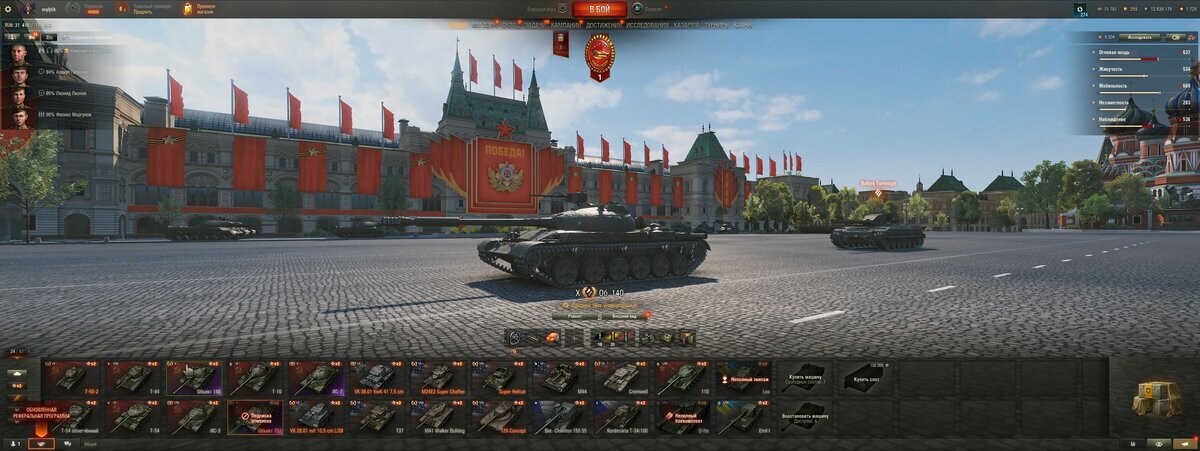This screenshot has width=1200, height=451.
Task: Click the Купить слот (buy slot) tile
Action: pyautogui.click(x=865, y=378)
